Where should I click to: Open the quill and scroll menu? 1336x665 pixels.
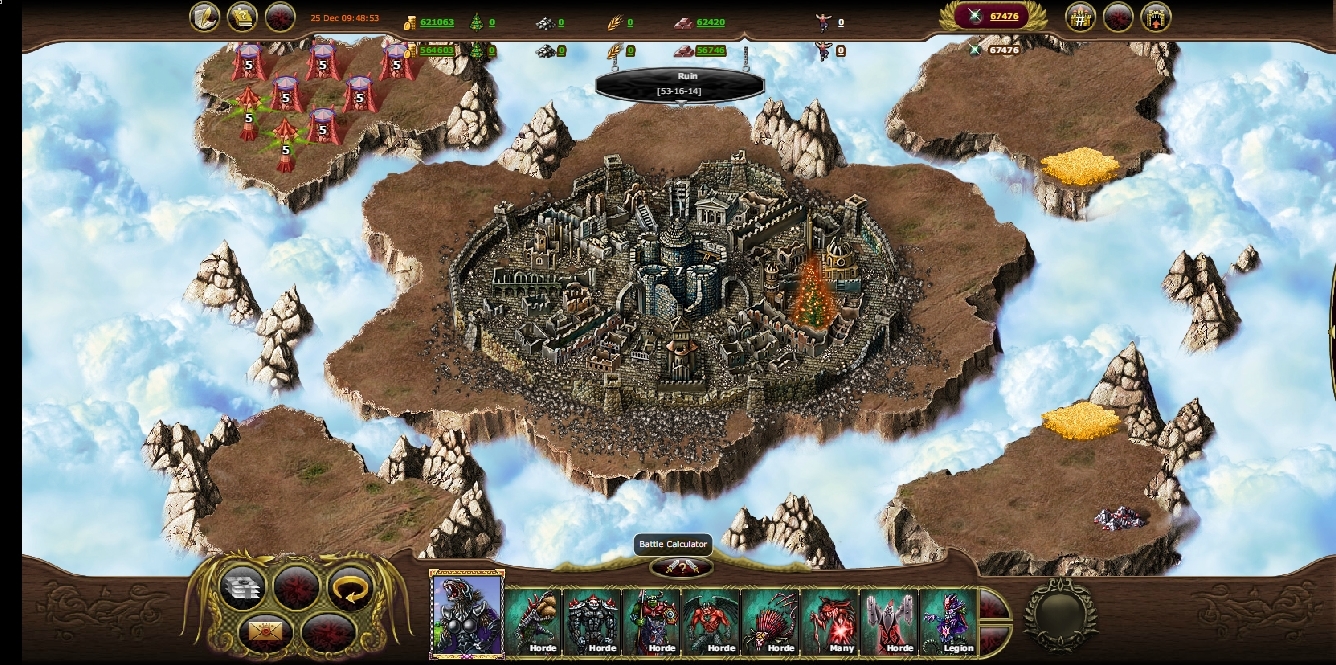coord(205,17)
